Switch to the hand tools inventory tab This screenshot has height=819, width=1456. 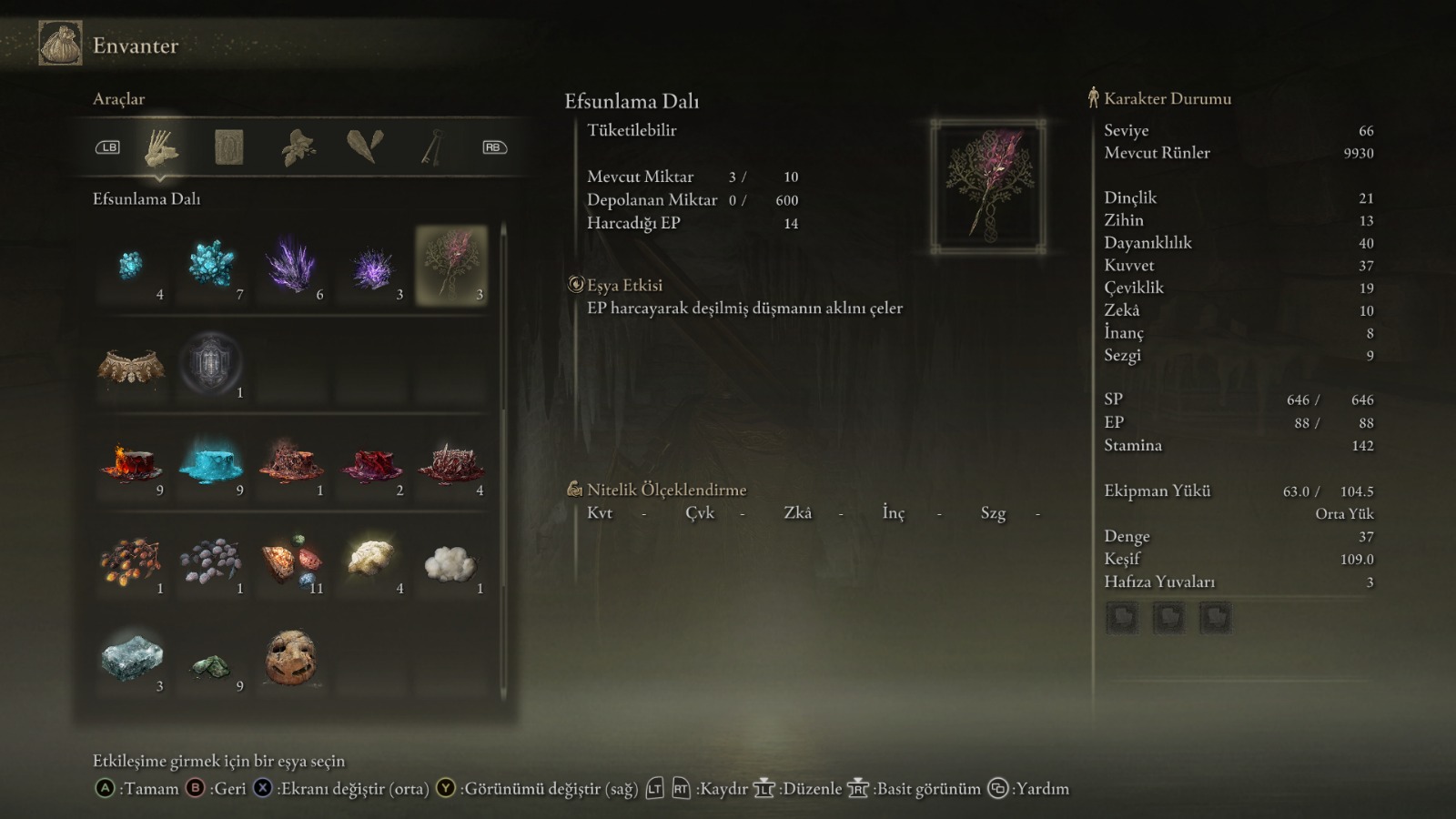[x=161, y=147]
